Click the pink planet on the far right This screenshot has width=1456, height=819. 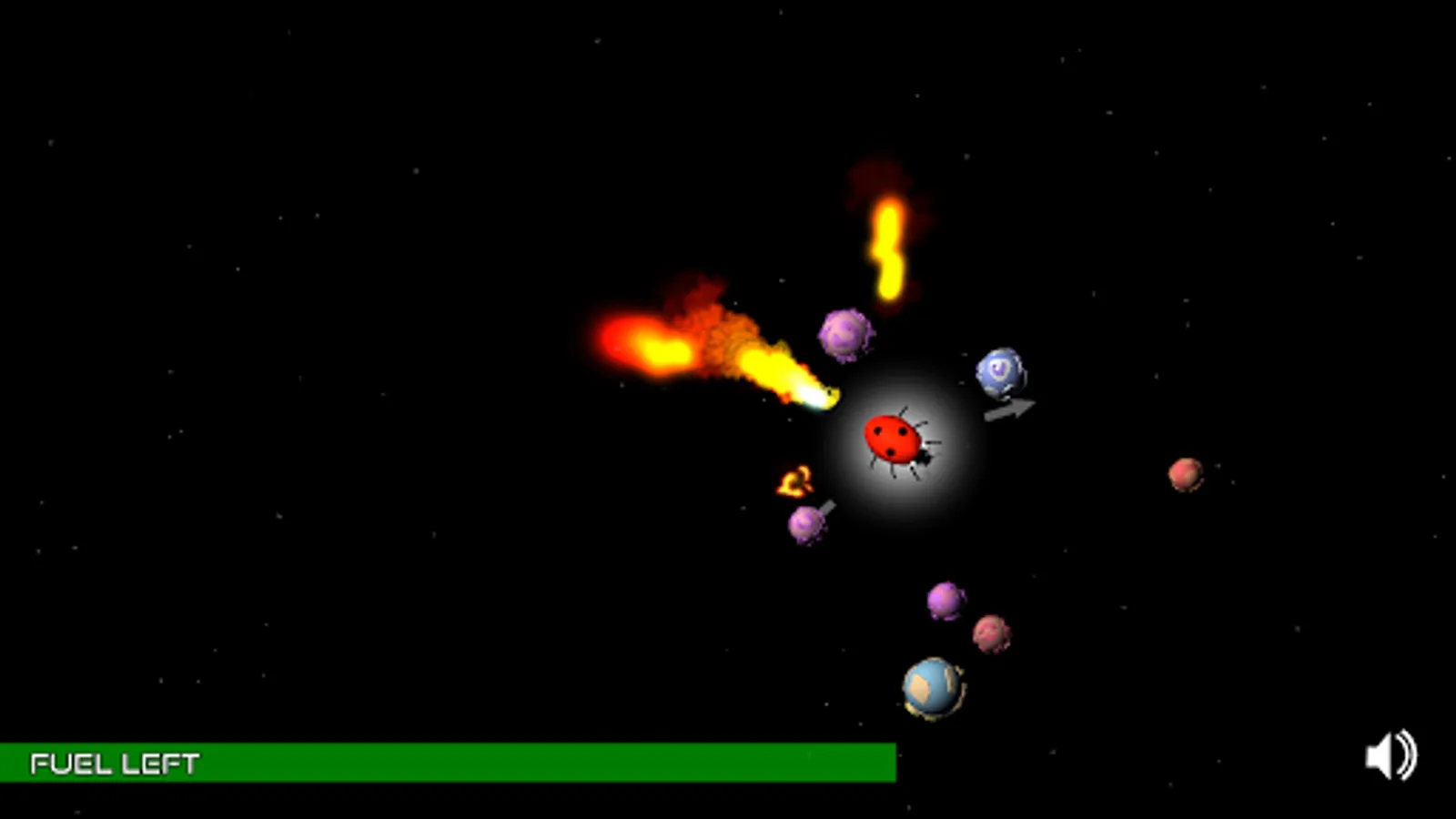[1186, 476]
